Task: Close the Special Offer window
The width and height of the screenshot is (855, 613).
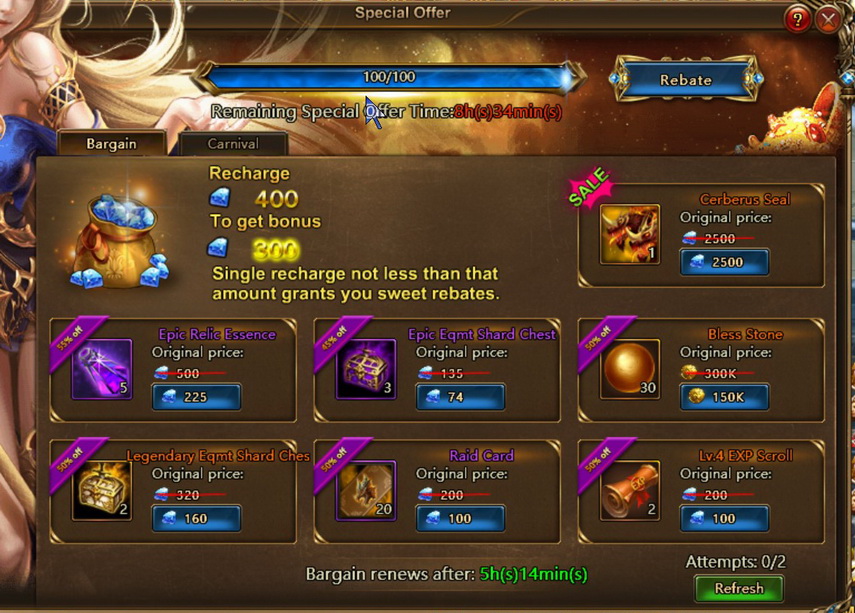Action: click(x=828, y=19)
